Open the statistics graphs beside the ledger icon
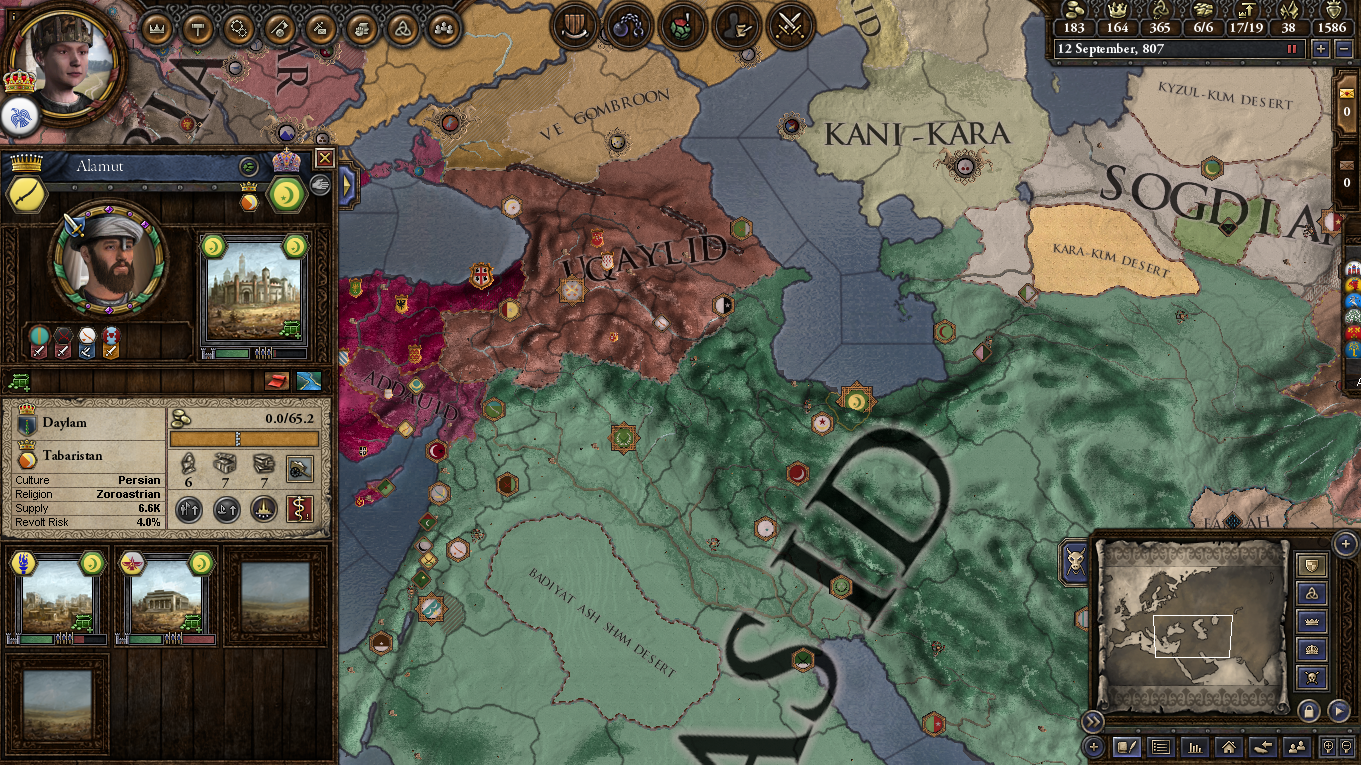1361x765 pixels. point(1196,748)
